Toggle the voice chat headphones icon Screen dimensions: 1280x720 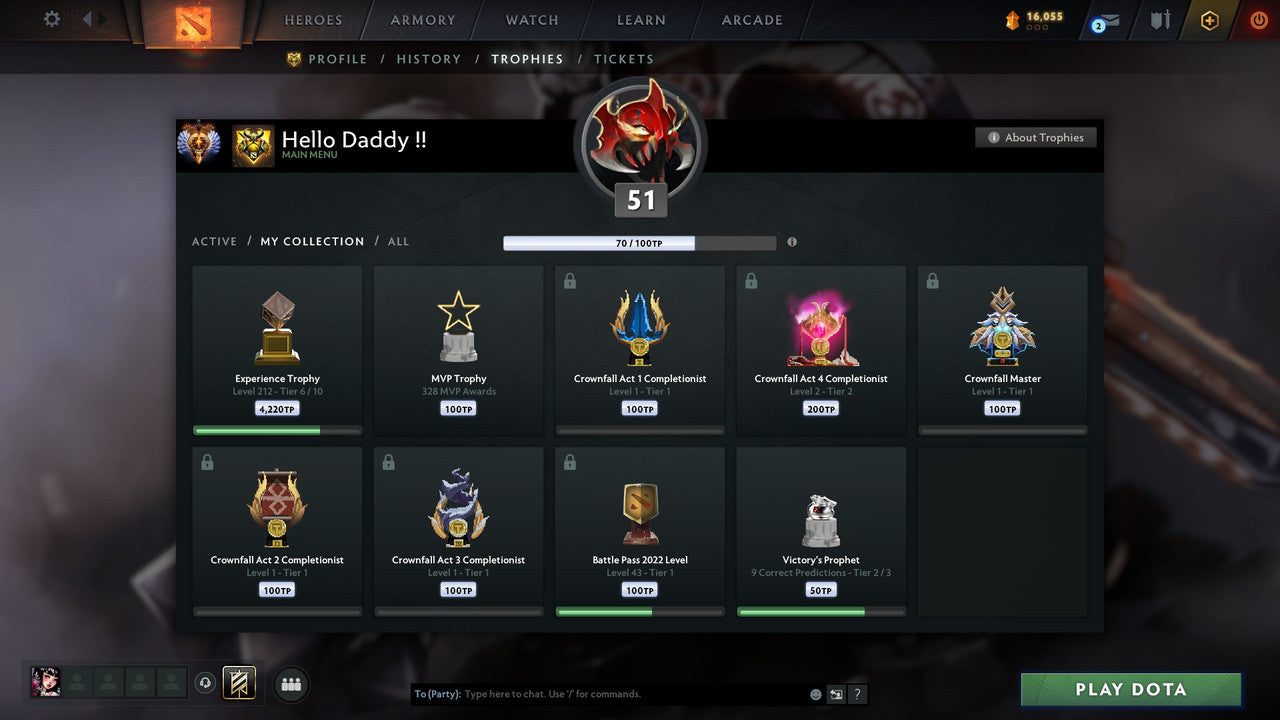point(207,683)
